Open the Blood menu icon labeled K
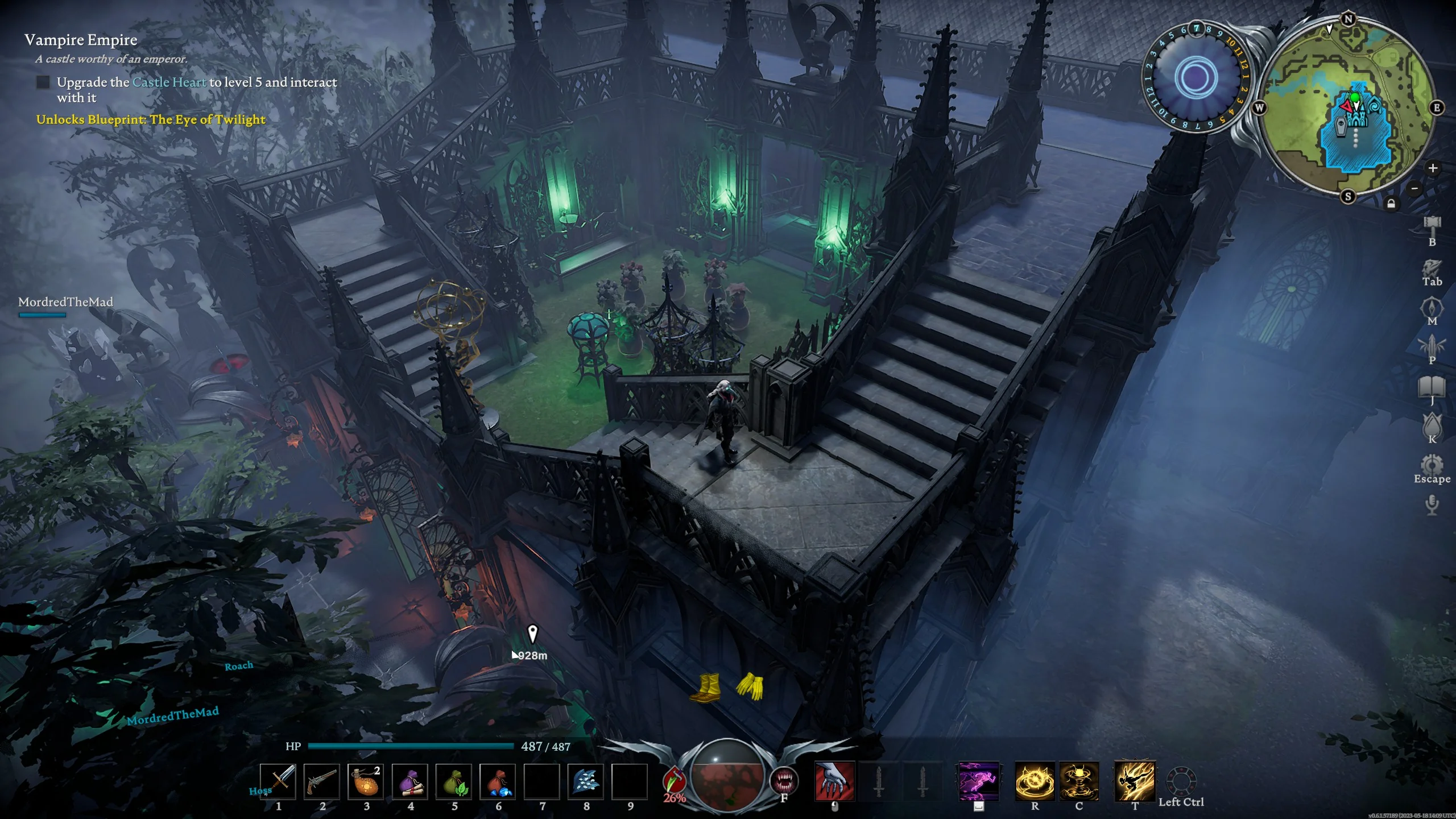The width and height of the screenshot is (1456, 819). (1432, 425)
